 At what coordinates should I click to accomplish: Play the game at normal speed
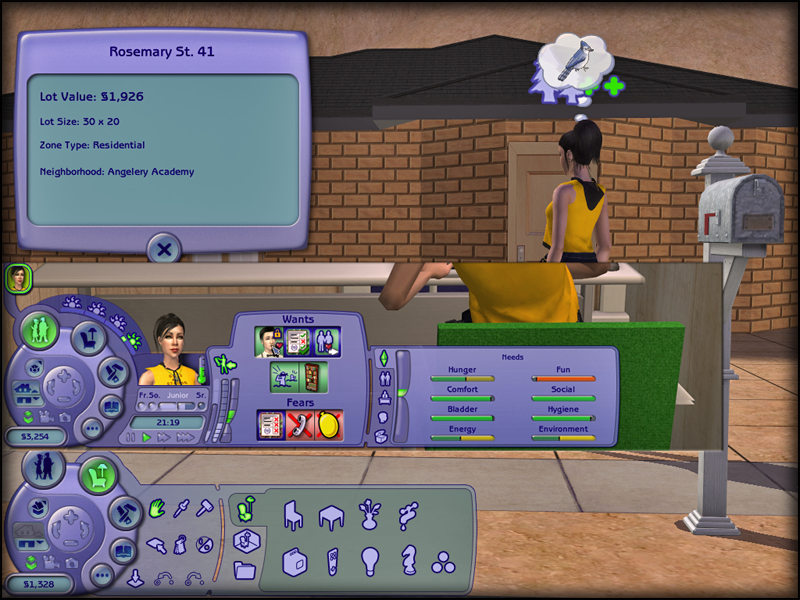pos(146,438)
